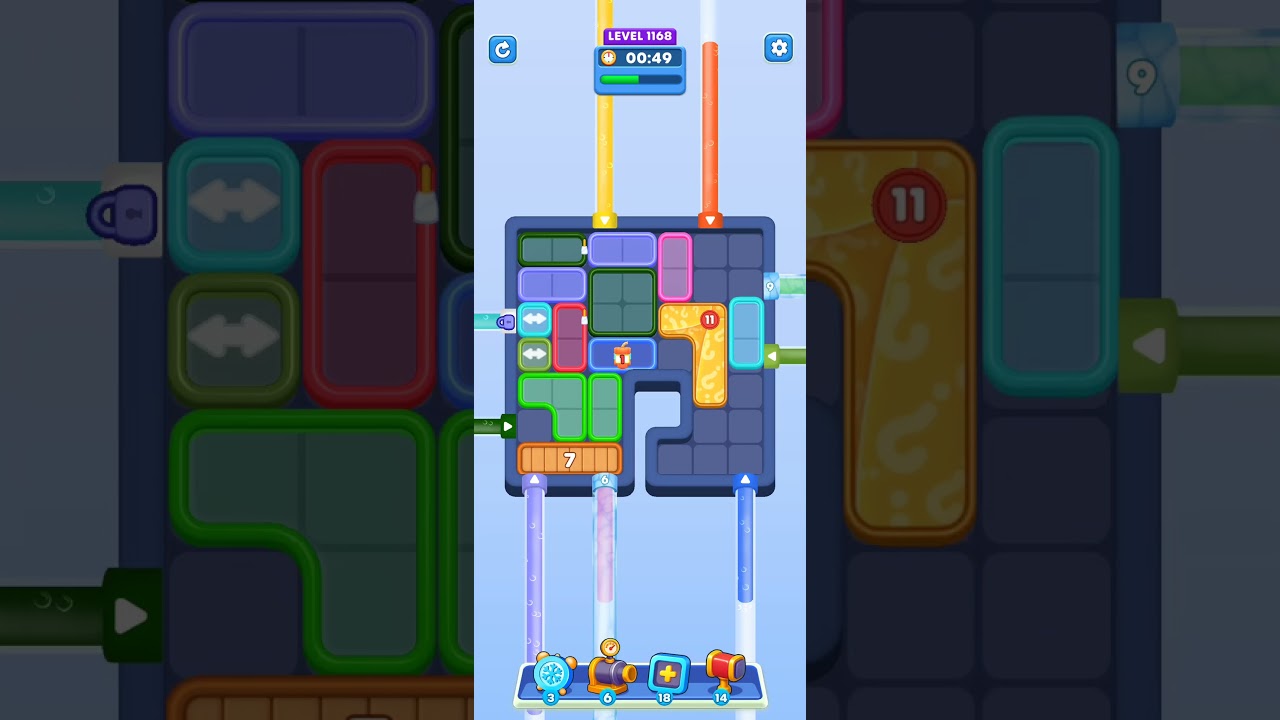The image size is (1280, 720).
Task: Tap the yellow pipe arrow above the board
Action: click(605, 222)
